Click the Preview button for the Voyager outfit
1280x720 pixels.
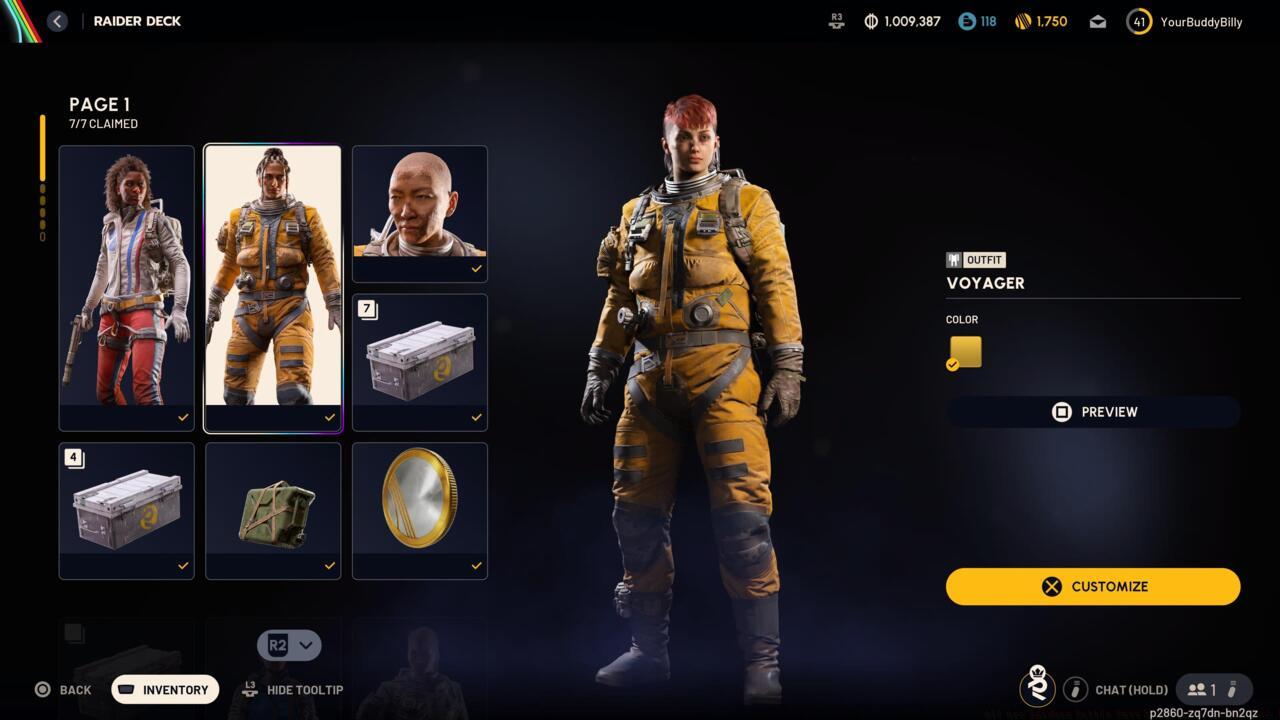point(1093,411)
